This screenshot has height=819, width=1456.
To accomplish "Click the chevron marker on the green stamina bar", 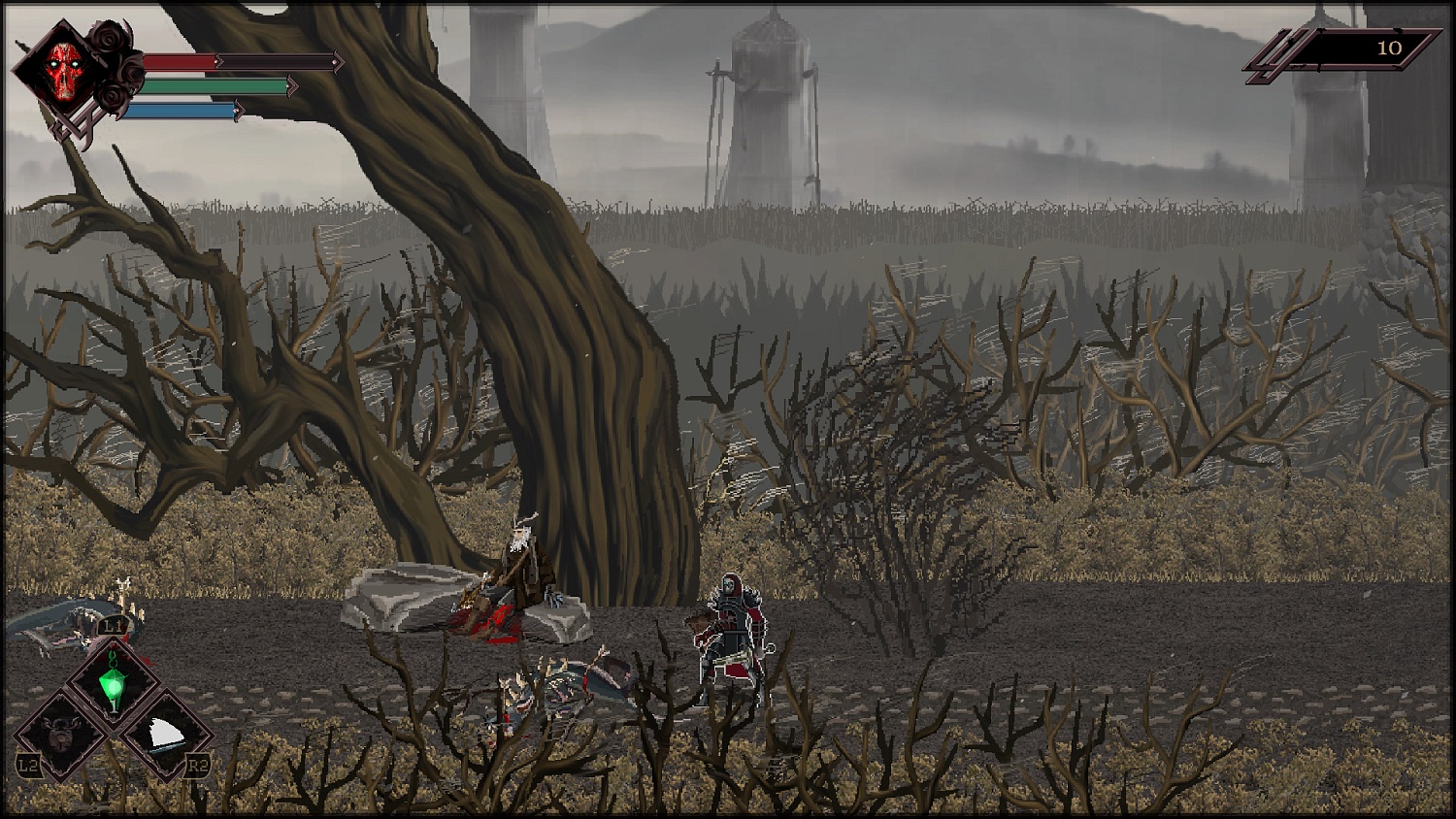I will pos(292,86).
